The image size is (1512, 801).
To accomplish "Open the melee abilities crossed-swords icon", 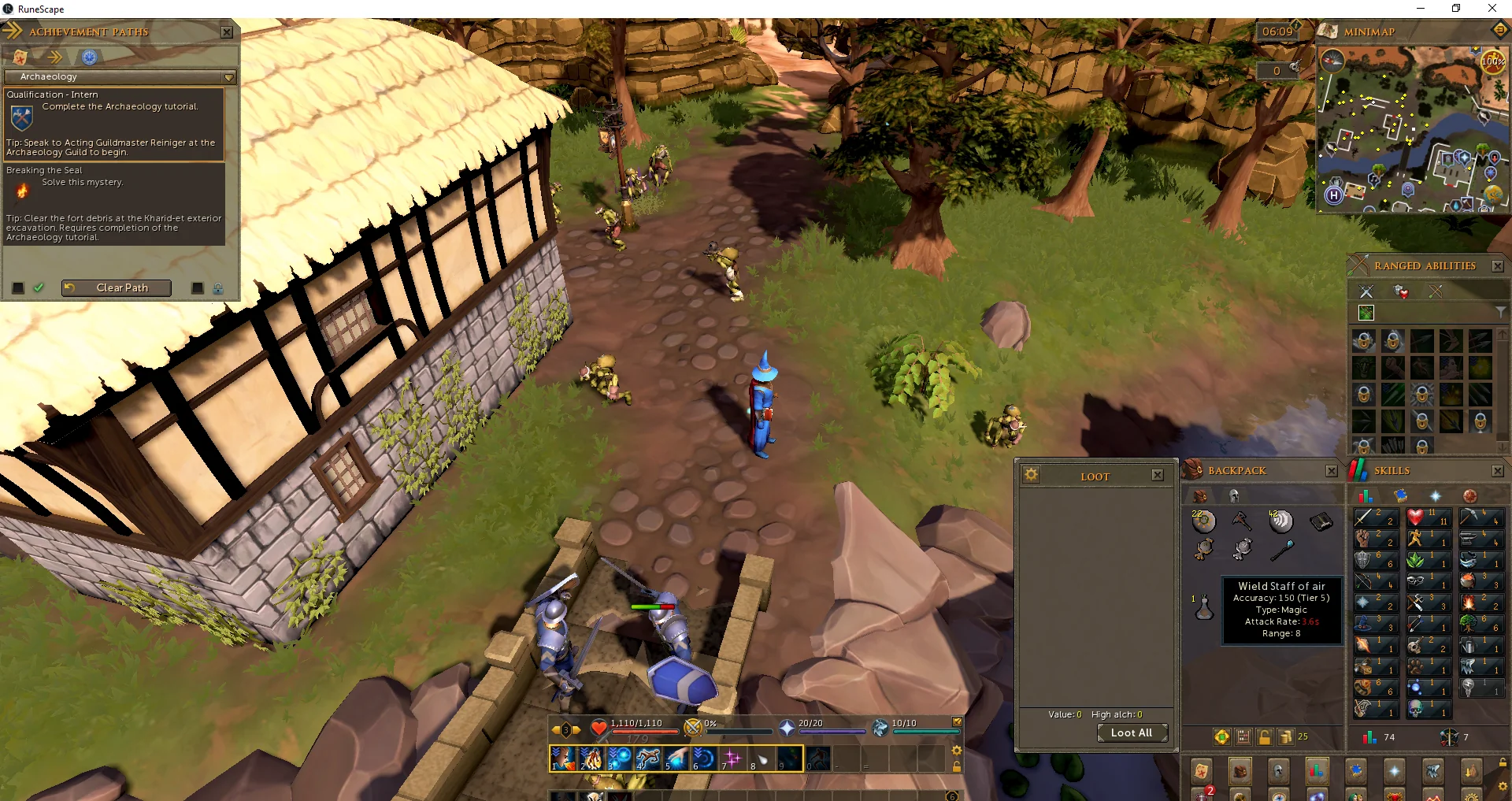I will pyautogui.click(x=1366, y=291).
